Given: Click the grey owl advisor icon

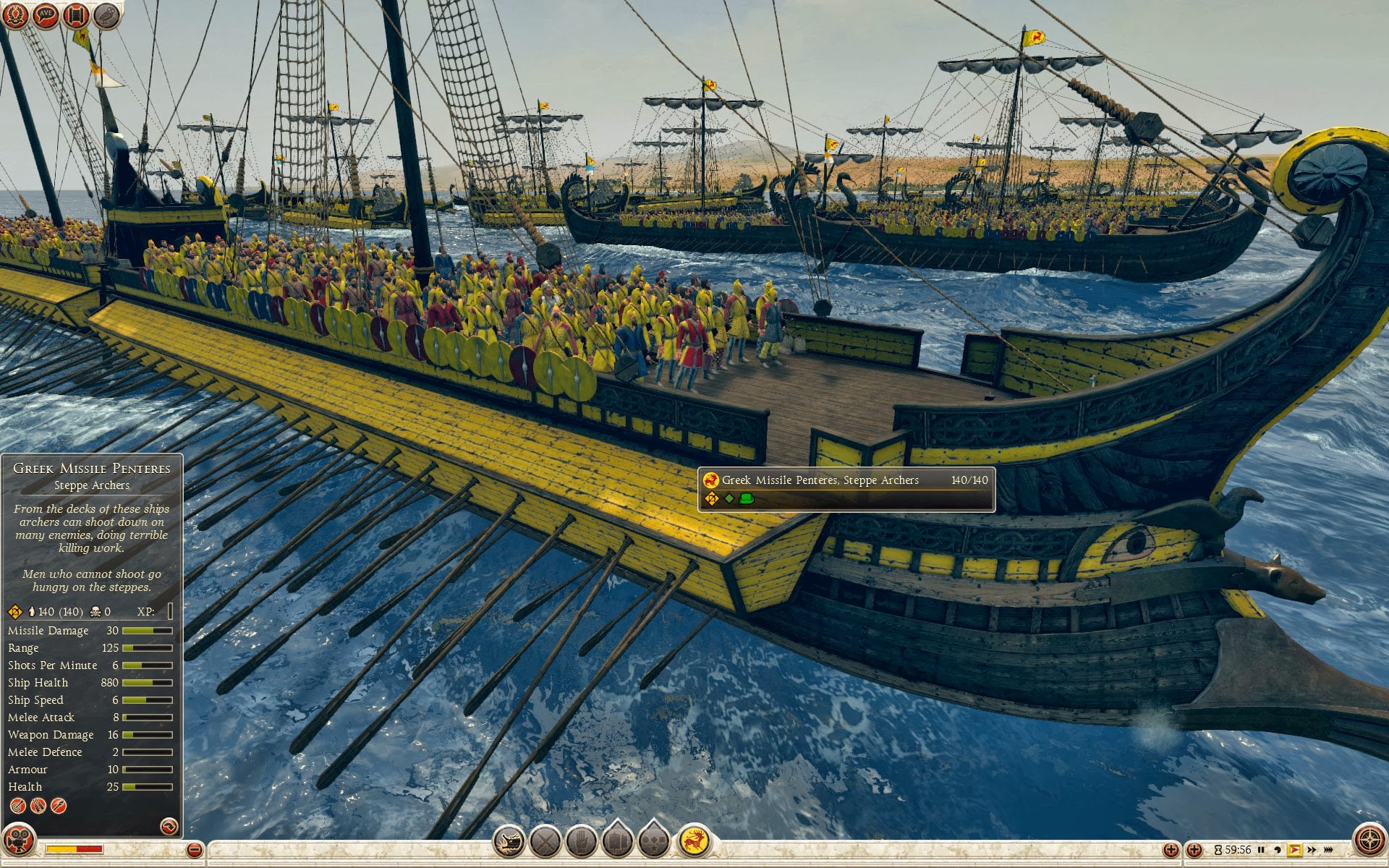Looking at the screenshot, I should coord(107,15).
